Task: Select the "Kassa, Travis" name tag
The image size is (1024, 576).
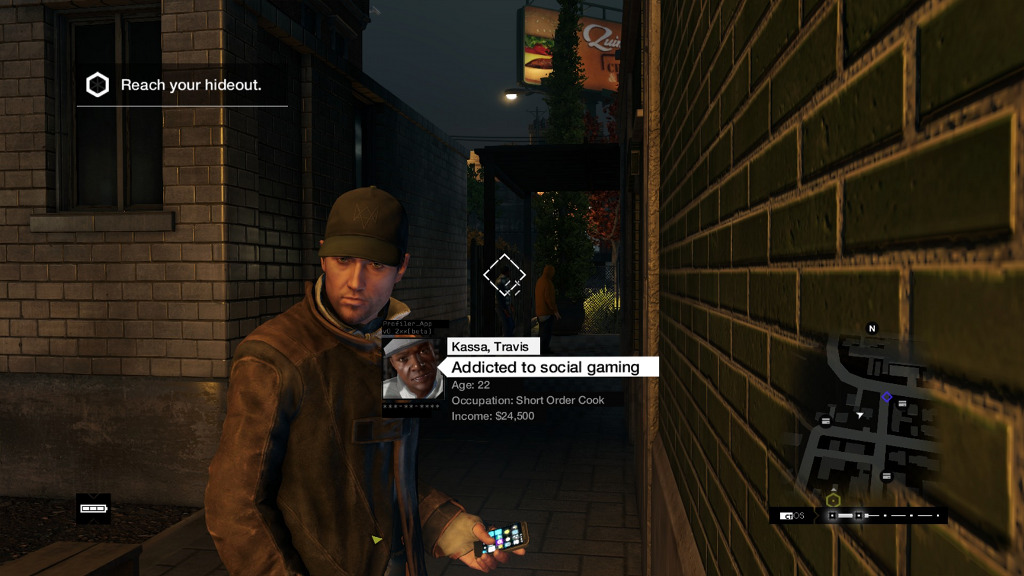Action: pos(494,346)
